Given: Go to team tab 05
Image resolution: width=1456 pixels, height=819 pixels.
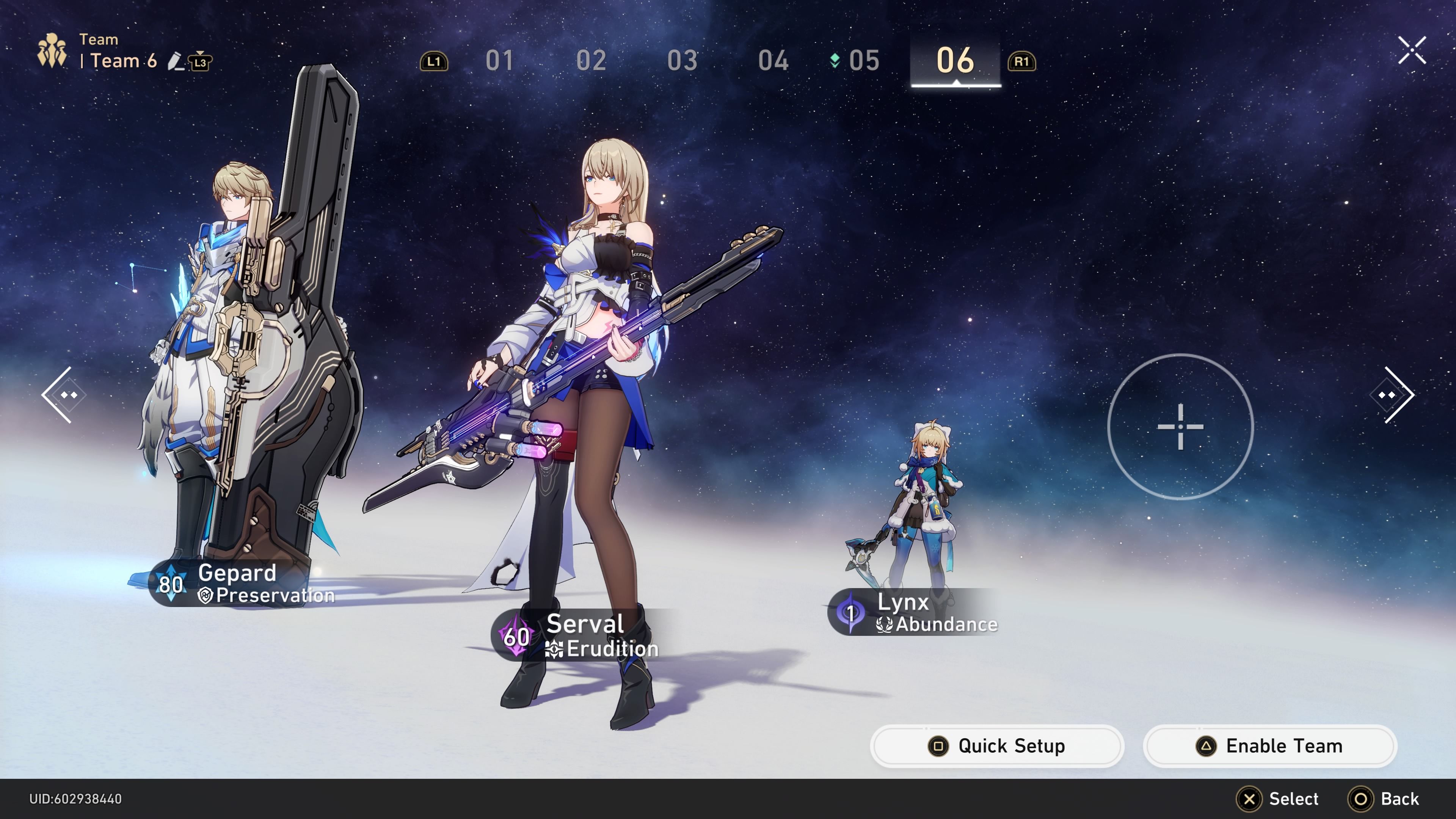Looking at the screenshot, I should pyautogui.click(x=863, y=61).
